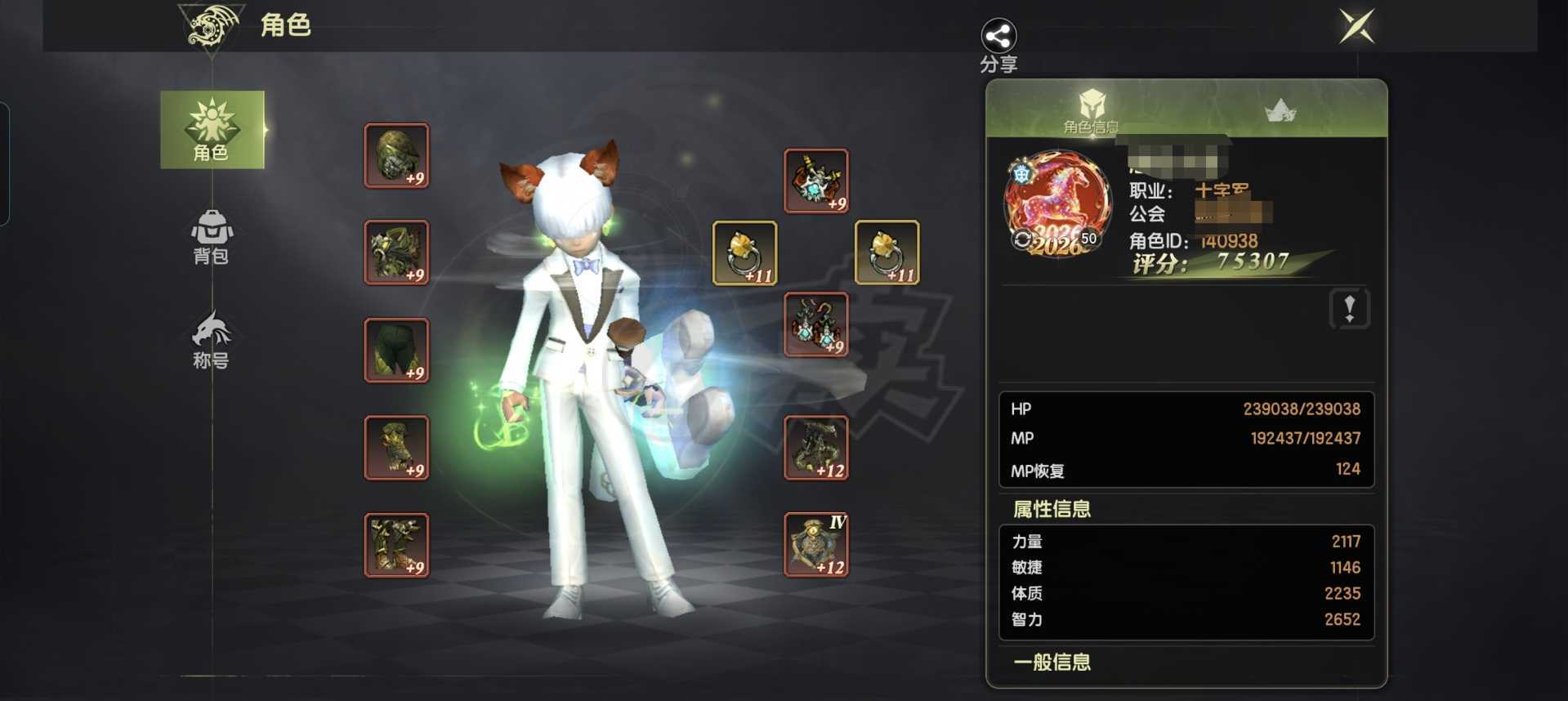Select the right +11 gold ring
1568x701 pixels.
coord(887,252)
